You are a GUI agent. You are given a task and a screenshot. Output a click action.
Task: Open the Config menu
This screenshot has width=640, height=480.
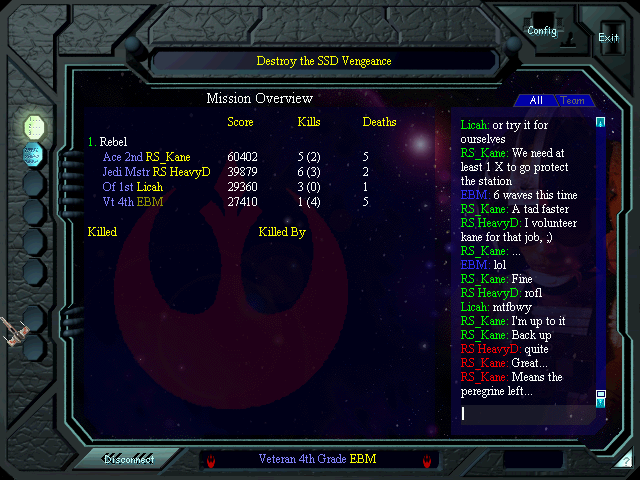pos(542,30)
